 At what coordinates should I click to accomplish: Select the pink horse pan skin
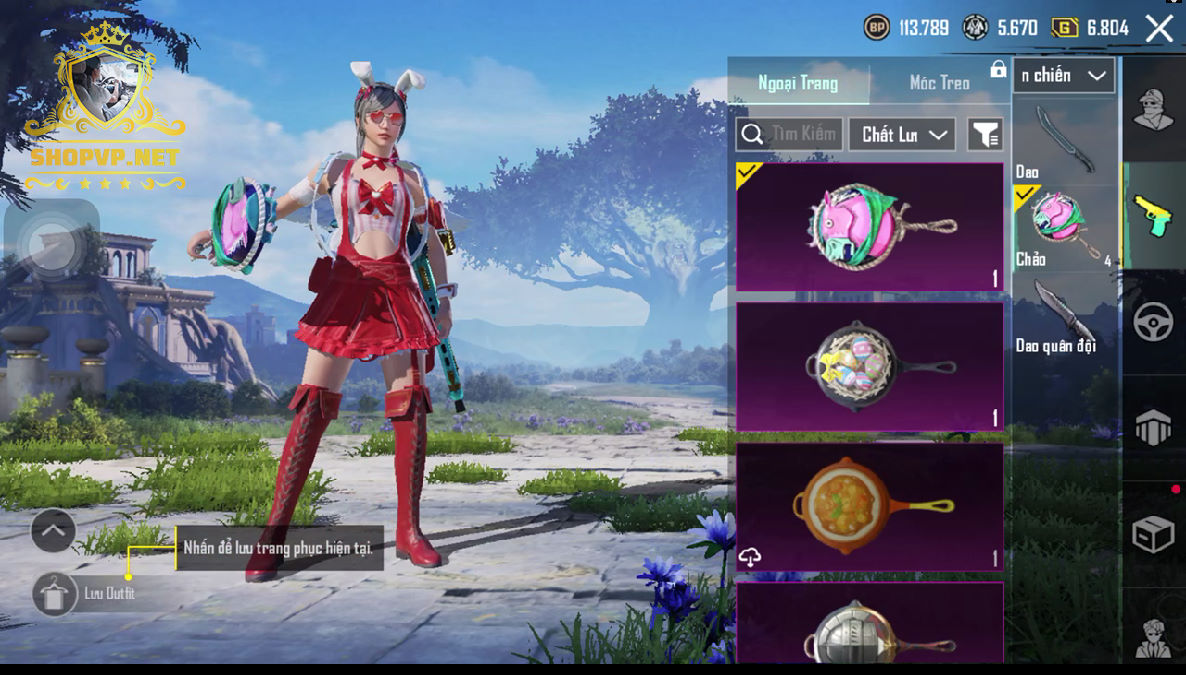point(869,227)
